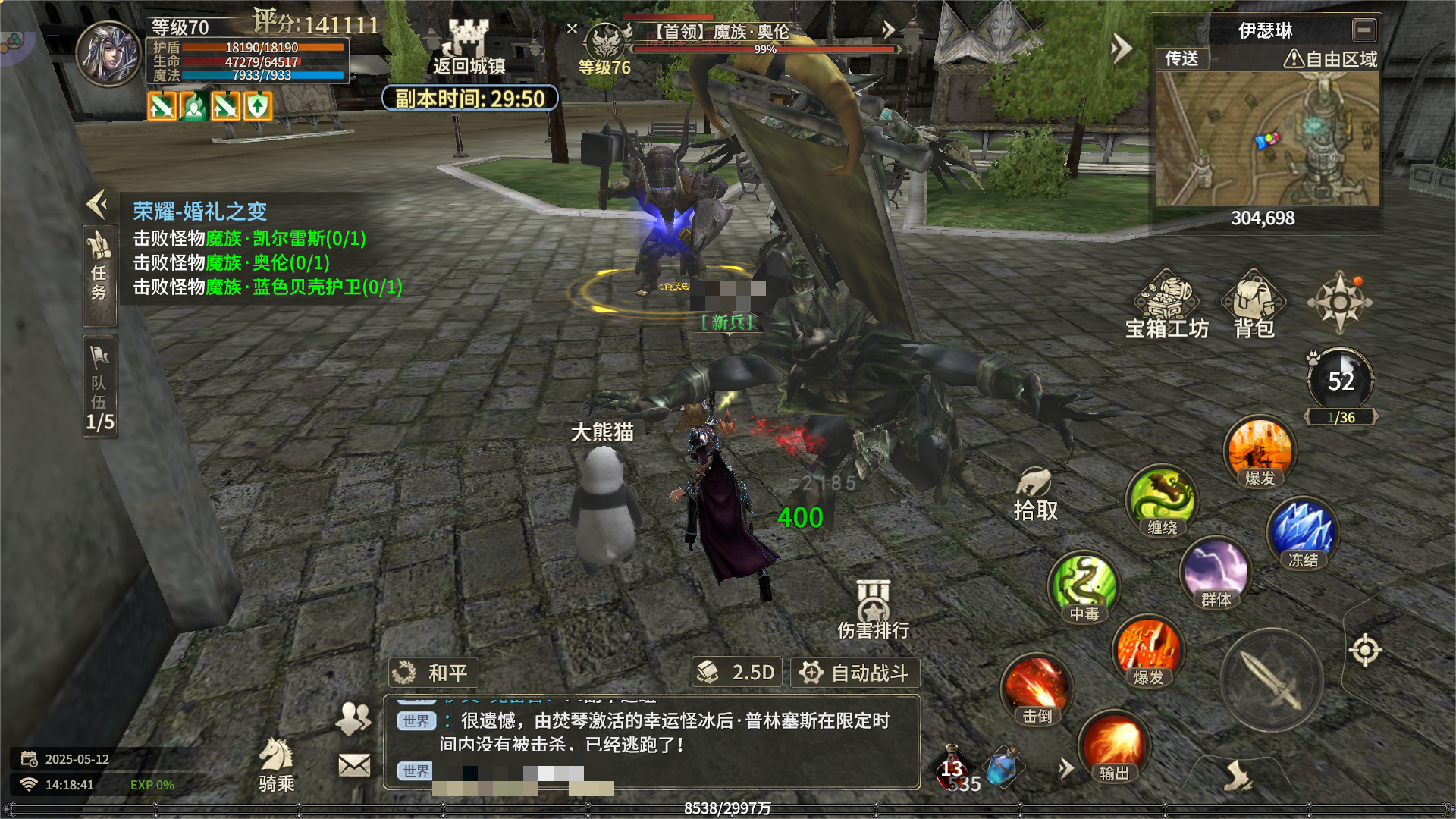Click the 传送 teleport button
The image size is (1456, 819).
click(1181, 58)
